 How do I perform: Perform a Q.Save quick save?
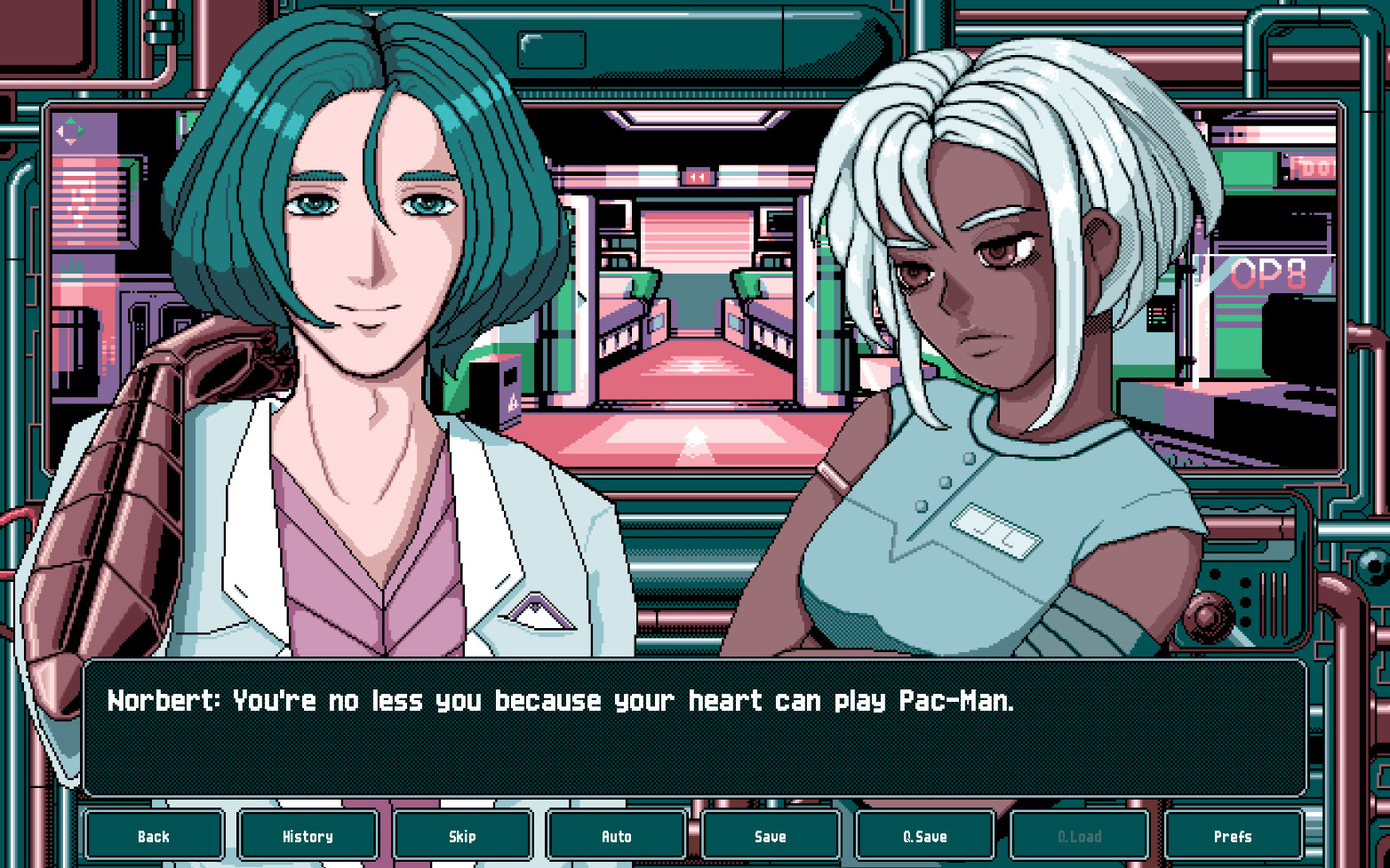(x=924, y=836)
